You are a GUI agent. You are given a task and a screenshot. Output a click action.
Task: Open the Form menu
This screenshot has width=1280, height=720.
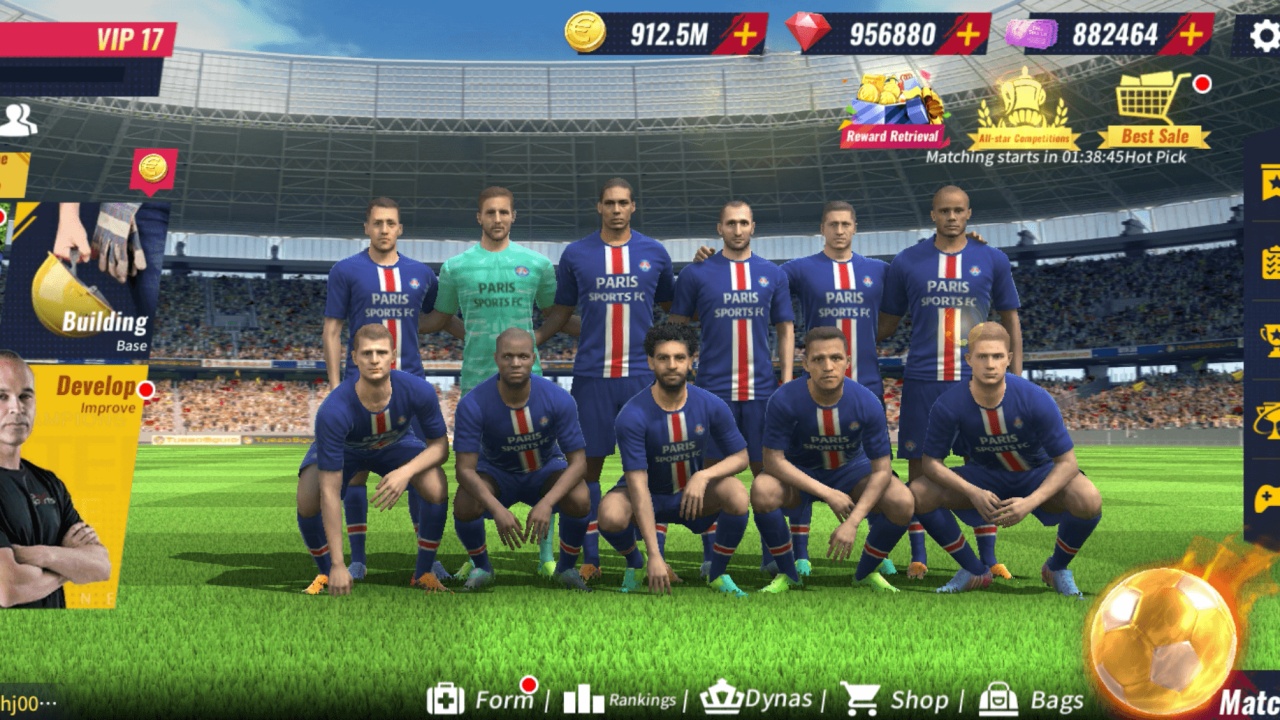(482, 699)
